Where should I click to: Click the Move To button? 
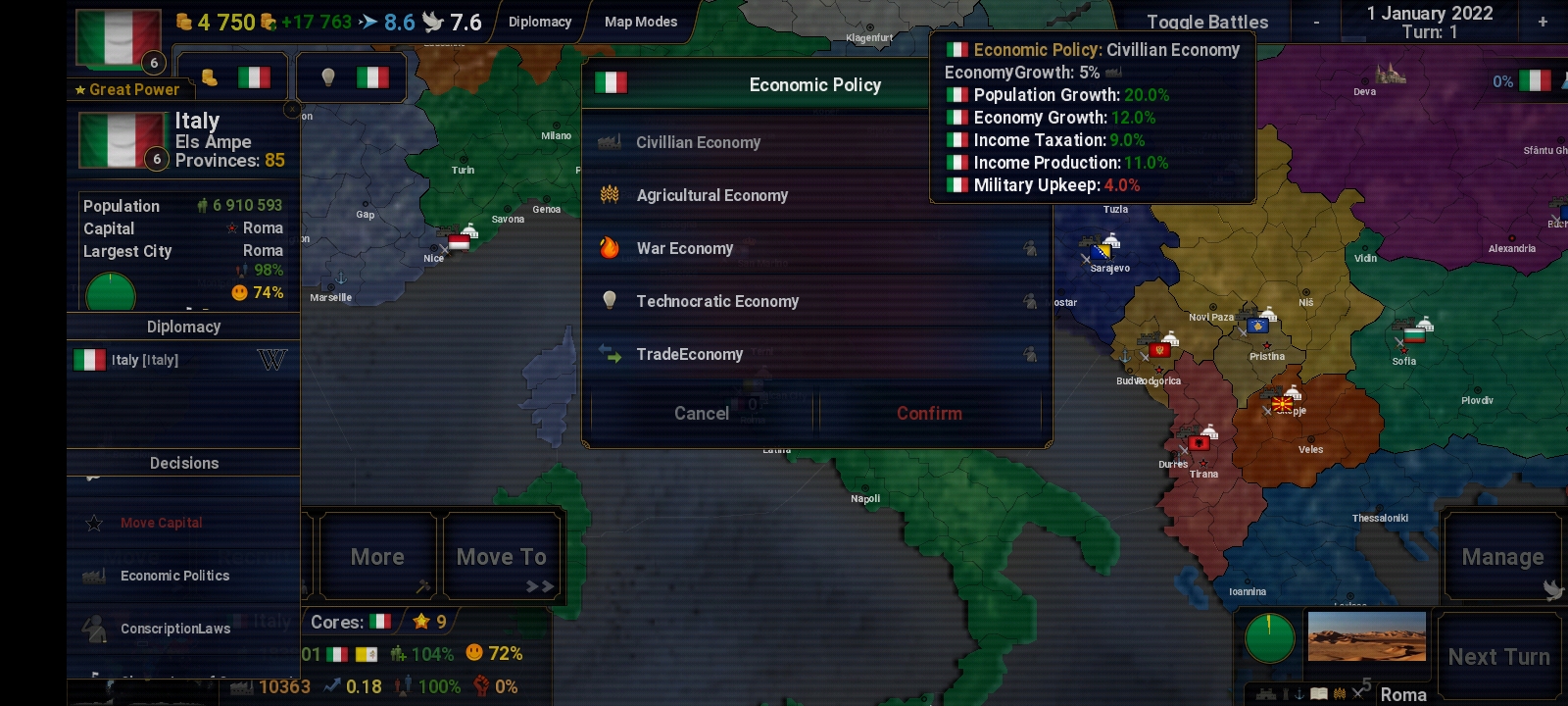point(502,557)
